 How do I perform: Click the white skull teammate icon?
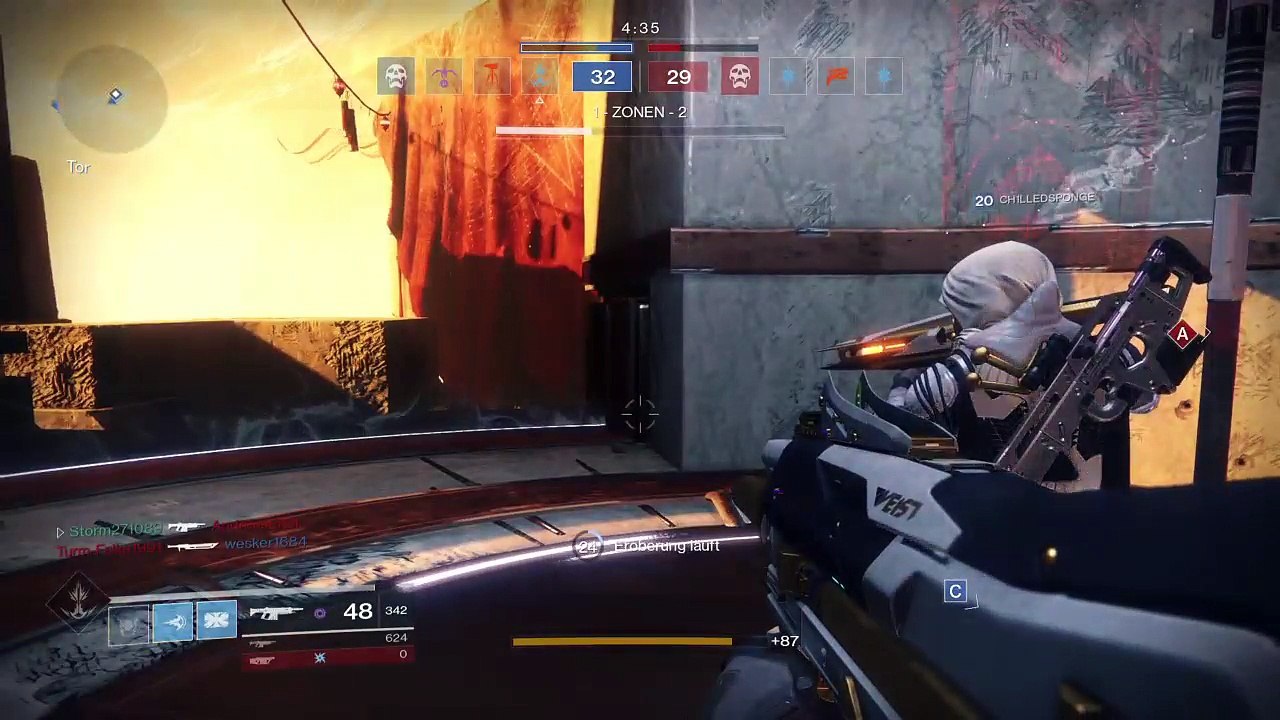point(396,76)
